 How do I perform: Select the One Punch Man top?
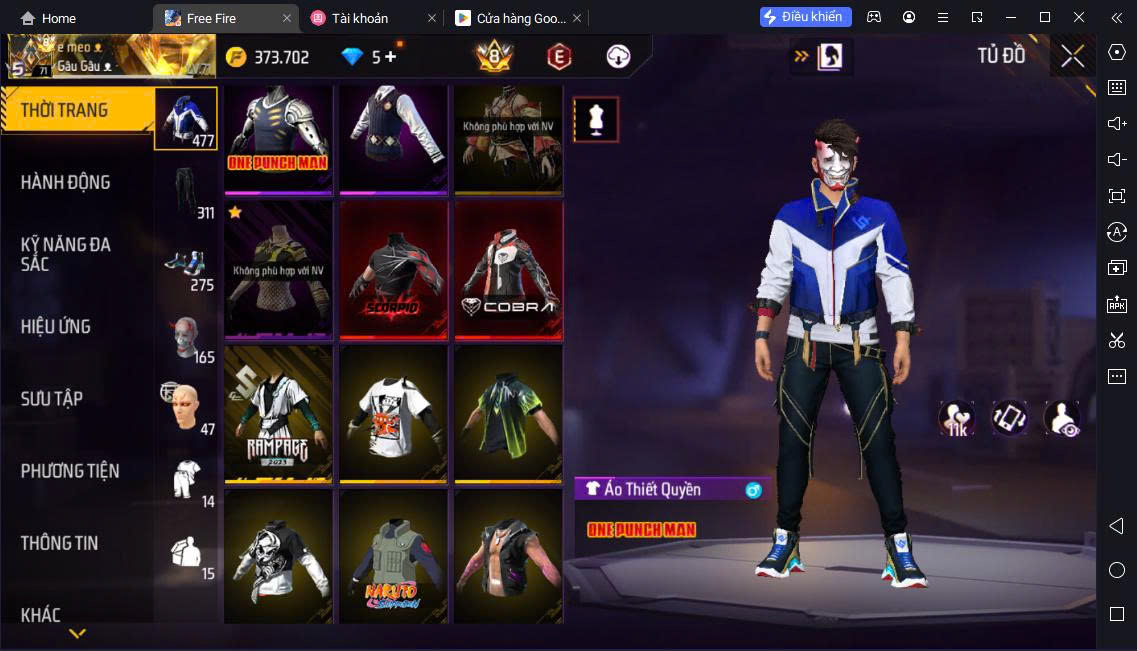point(278,138)
